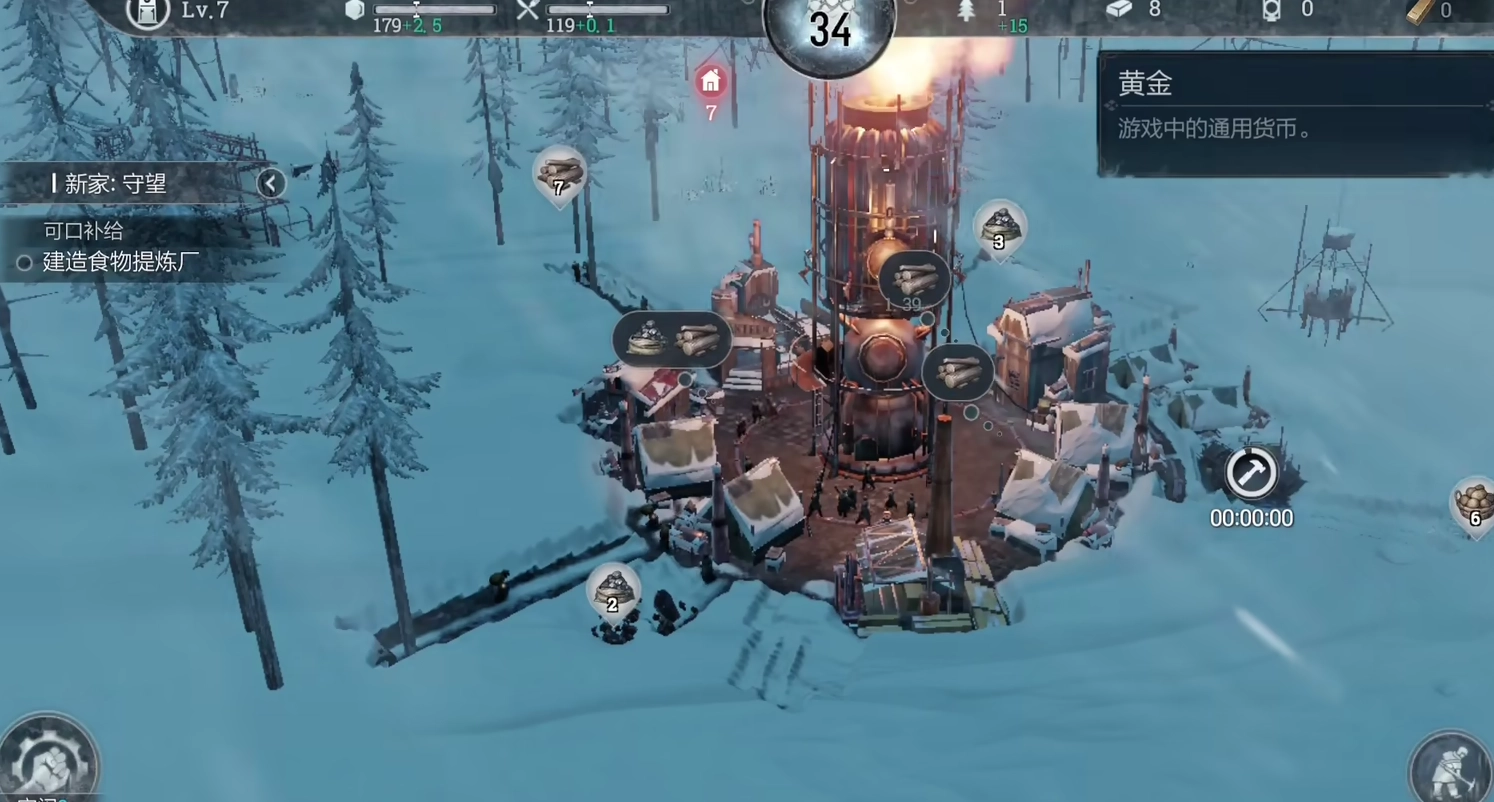
Task: Tap the fork and knife food icon
Action: (528, 11)
